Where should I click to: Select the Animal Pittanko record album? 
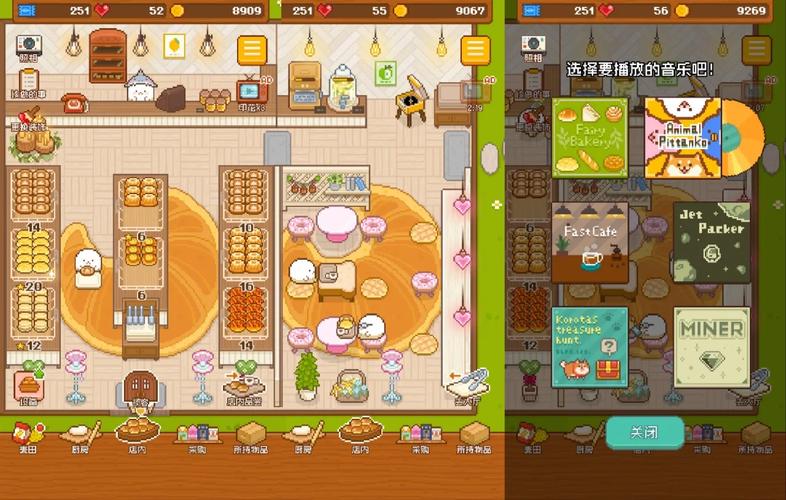(684, 137)
